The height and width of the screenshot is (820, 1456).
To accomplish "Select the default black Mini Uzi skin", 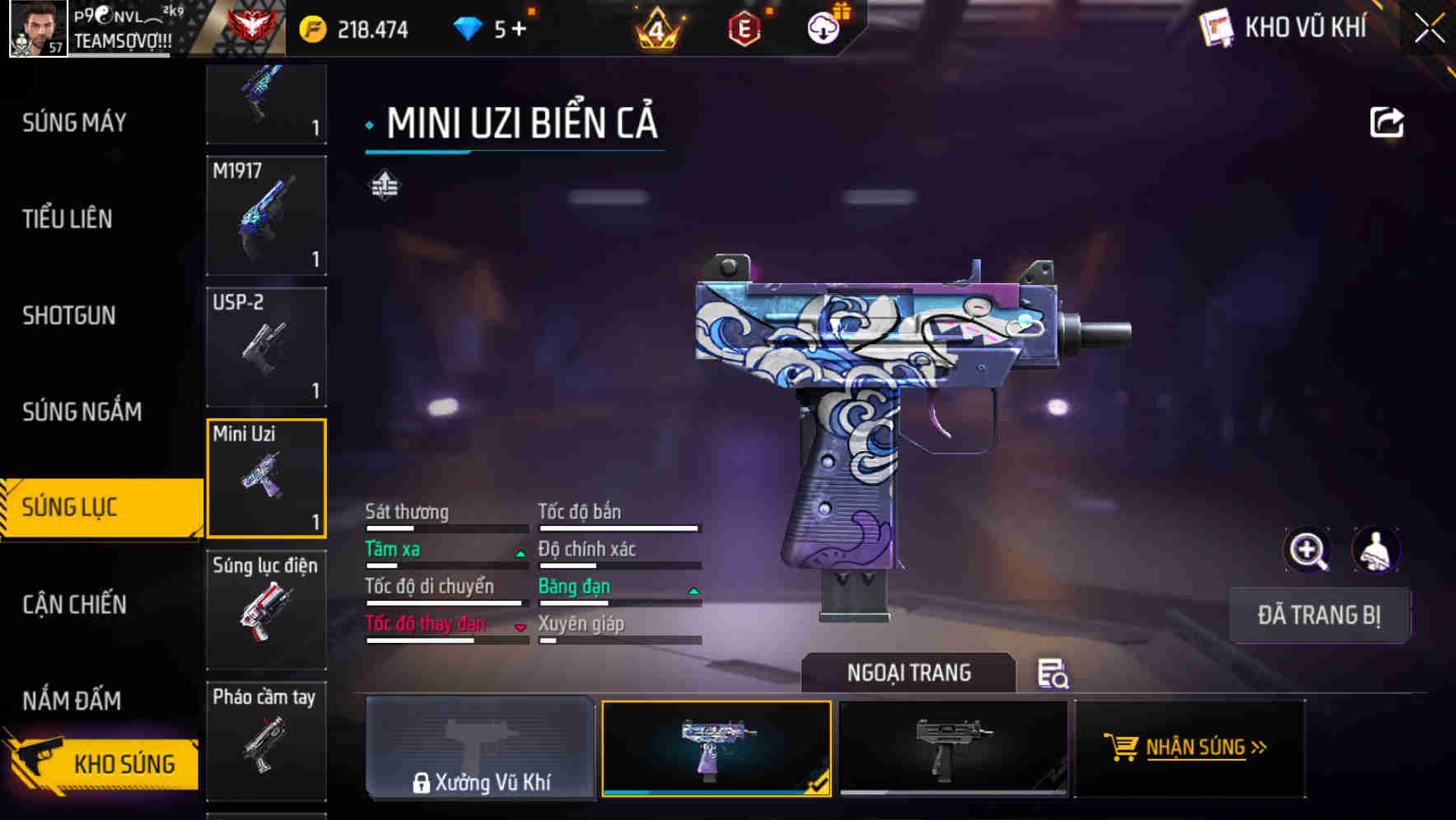I will coord(953,748).
